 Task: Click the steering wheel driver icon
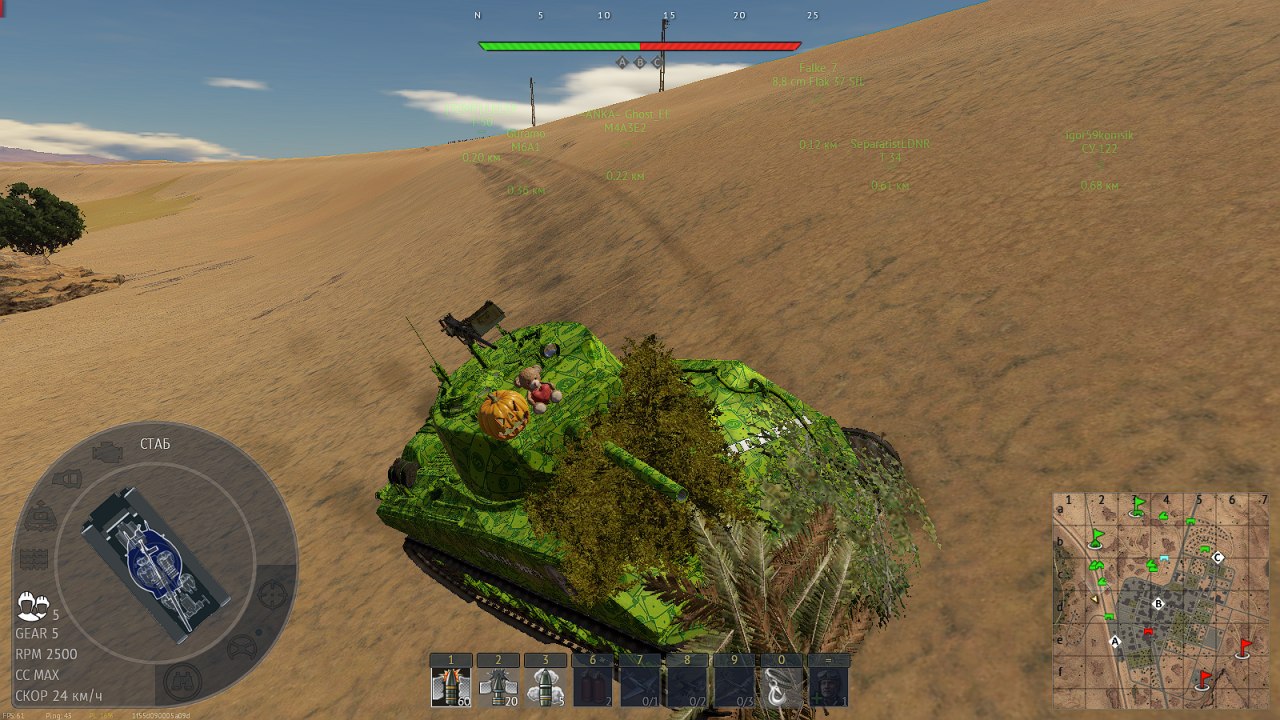click(241, 649)
